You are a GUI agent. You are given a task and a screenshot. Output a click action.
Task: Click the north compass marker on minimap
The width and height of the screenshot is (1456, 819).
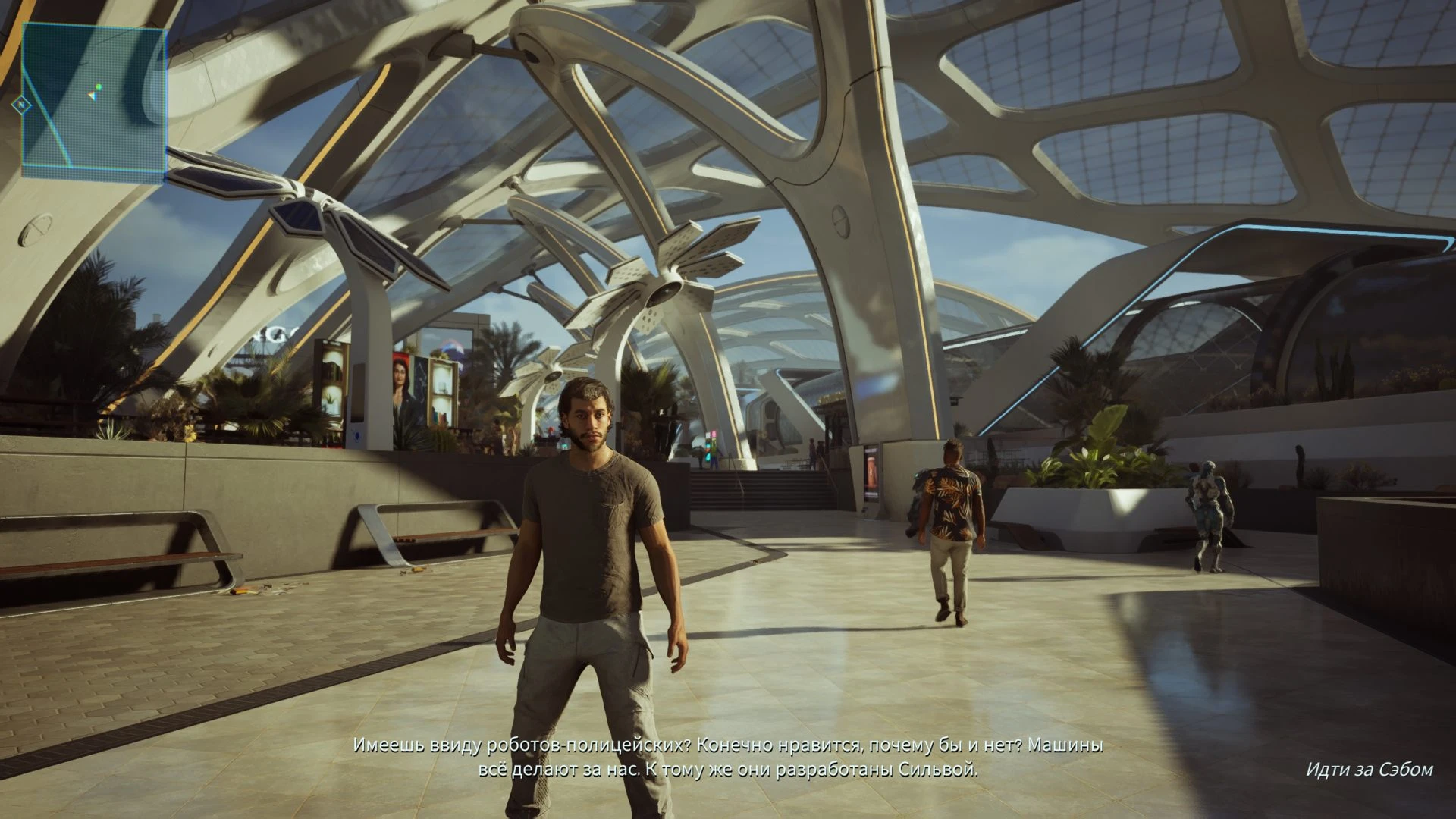pyautogui.click(x=22, y=105)
